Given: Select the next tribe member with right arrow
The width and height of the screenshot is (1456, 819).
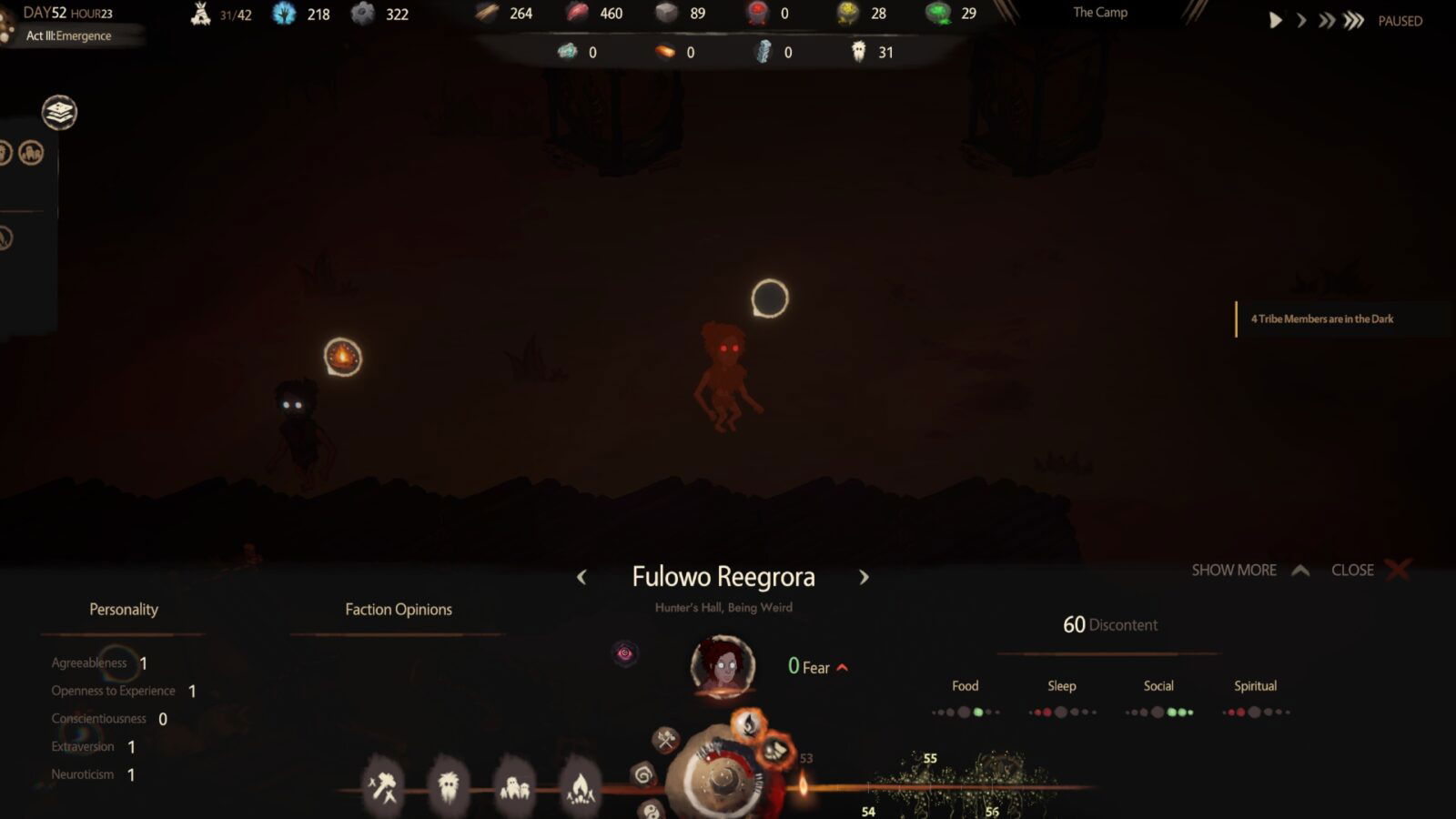Looking at the screenshot, I should (x=864, y=578).
